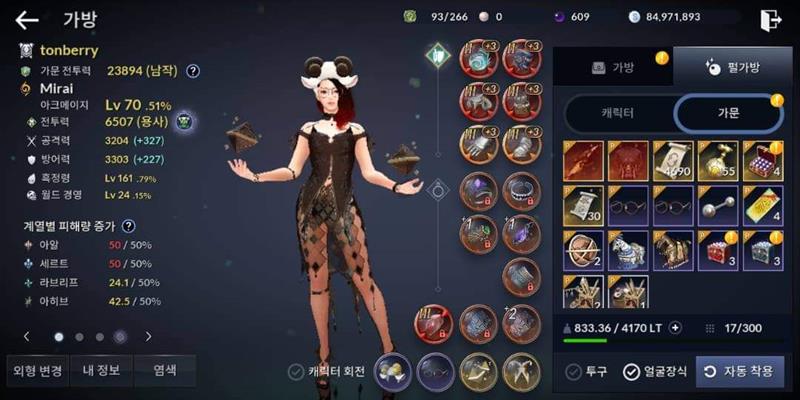This screenshot has height=400, width=800.
Task: Open 계열별 피해량 증가 help icon
Action: coord(129,227)
